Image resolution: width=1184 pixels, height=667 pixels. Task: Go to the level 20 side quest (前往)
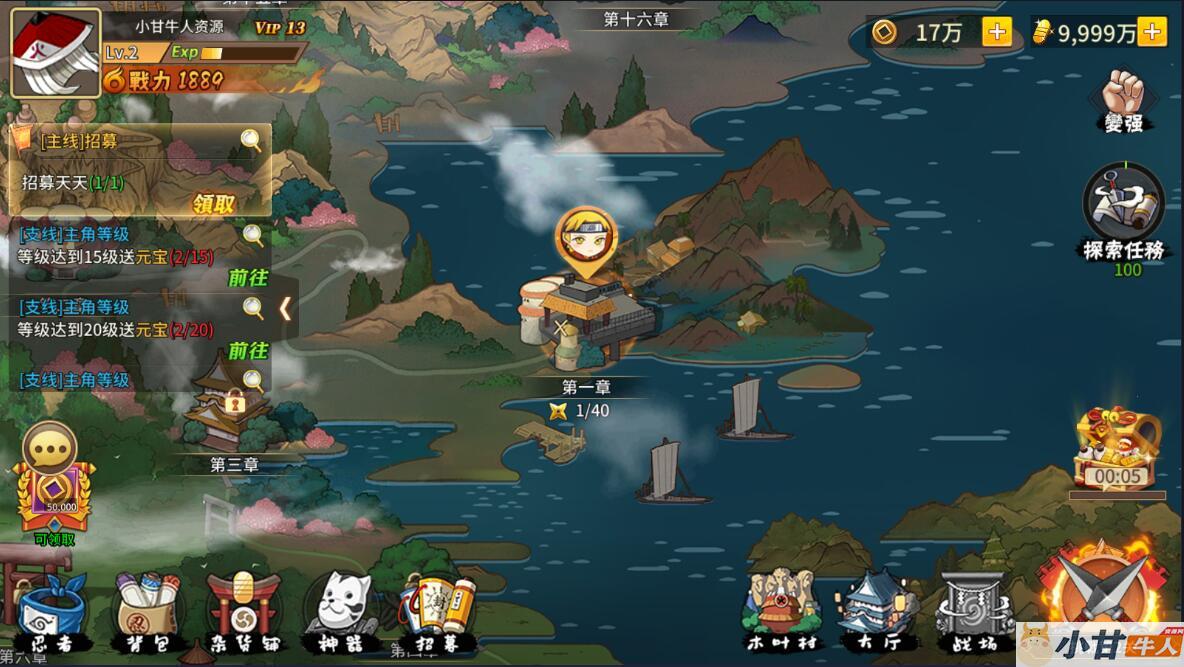point(248,351)
